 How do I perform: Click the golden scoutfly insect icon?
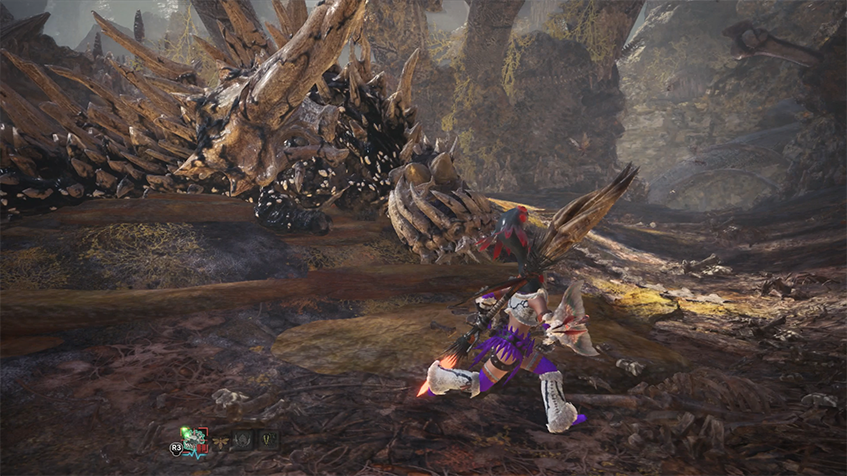tap(218, 440)
